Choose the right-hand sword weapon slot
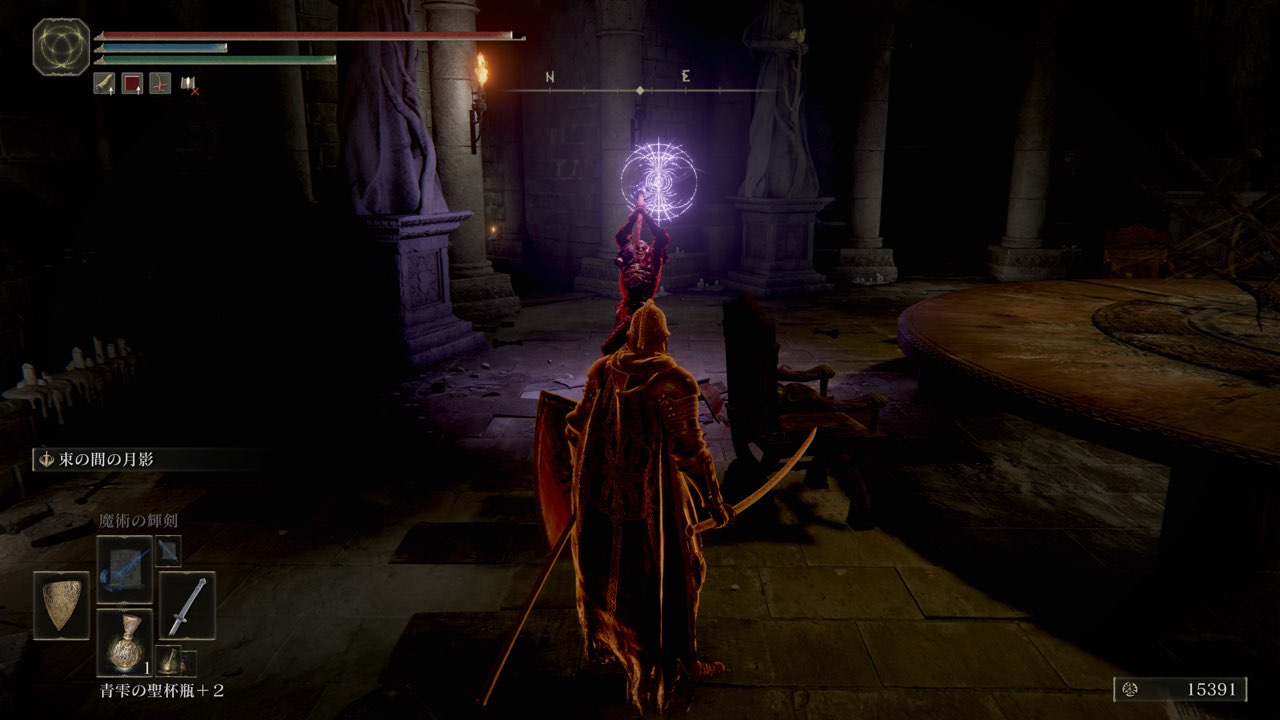The width and height of the screenshot is (1280, 720). click(x=187, y=605)
